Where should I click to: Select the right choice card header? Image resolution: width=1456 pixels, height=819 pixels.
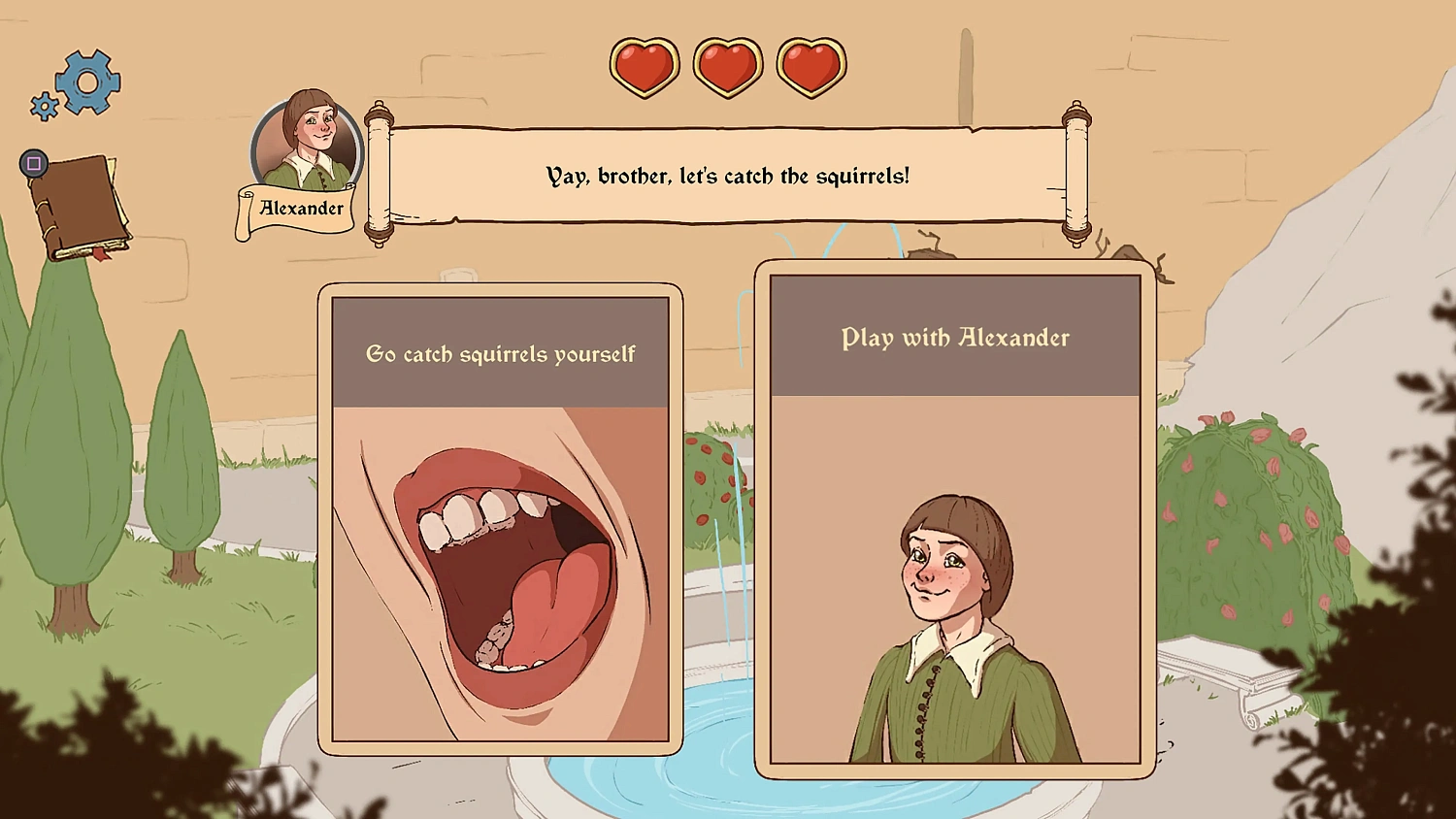[x=954, y=338]
